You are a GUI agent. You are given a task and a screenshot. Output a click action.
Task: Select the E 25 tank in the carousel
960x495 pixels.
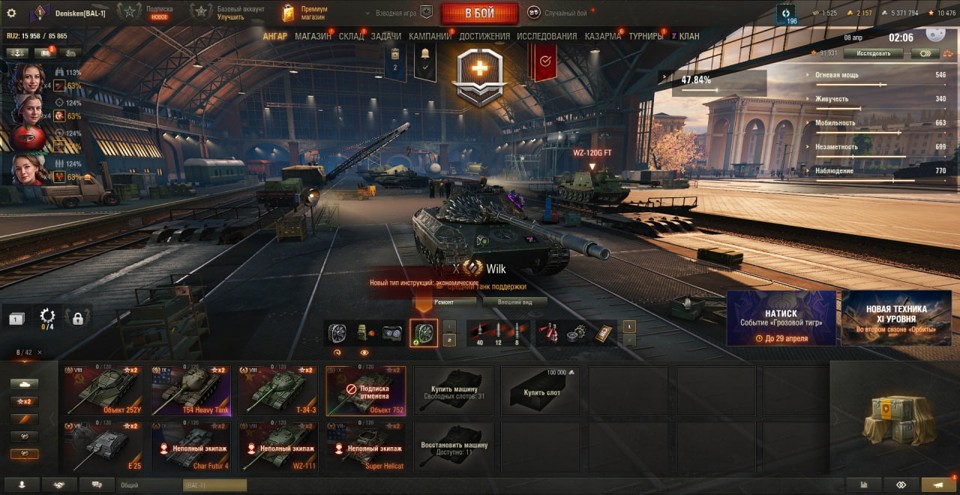pos(104,446)
